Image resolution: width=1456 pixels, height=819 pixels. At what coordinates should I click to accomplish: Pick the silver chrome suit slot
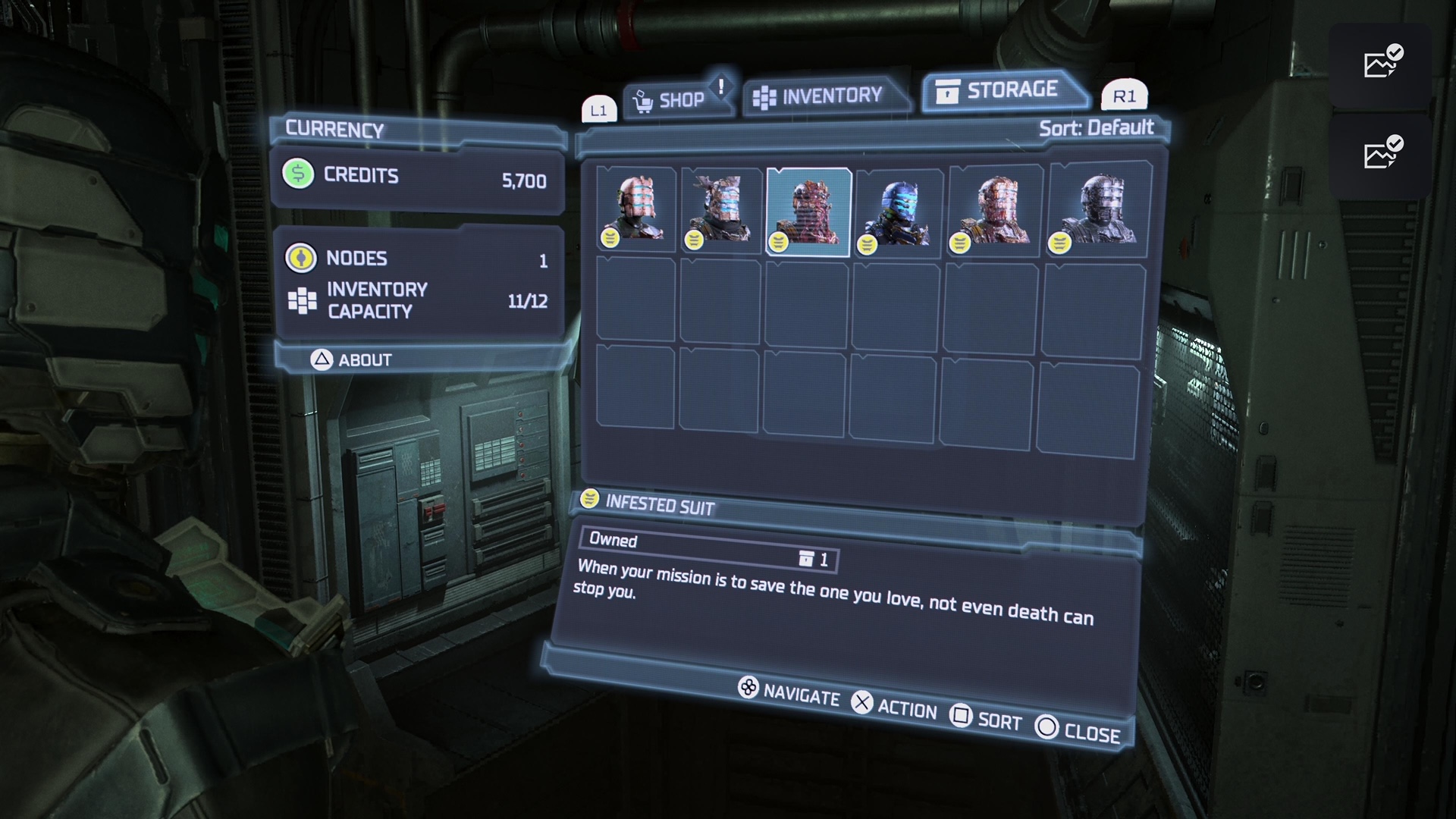point(1097,209)
